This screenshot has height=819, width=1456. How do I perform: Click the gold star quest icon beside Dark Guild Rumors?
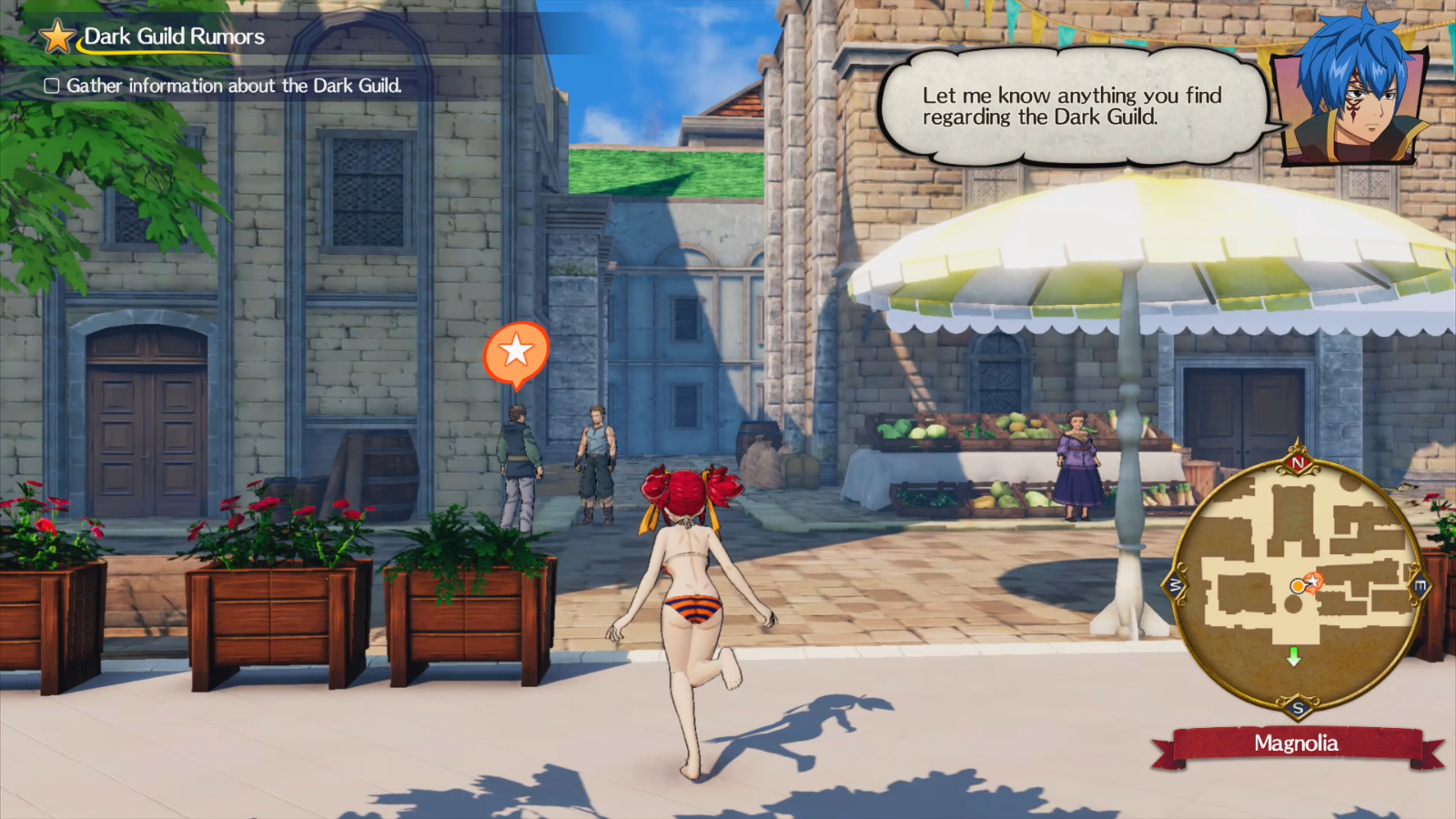pos(56,37)
